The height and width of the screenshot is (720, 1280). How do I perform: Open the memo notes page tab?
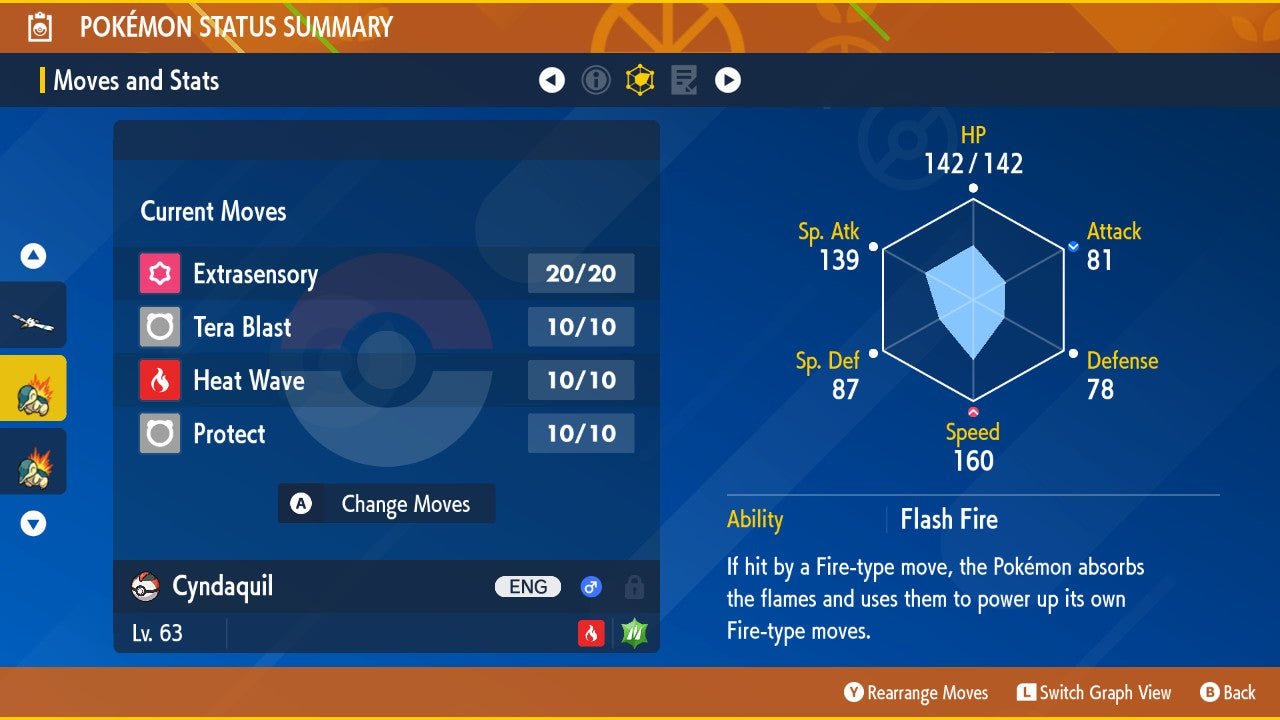(684, 80)
